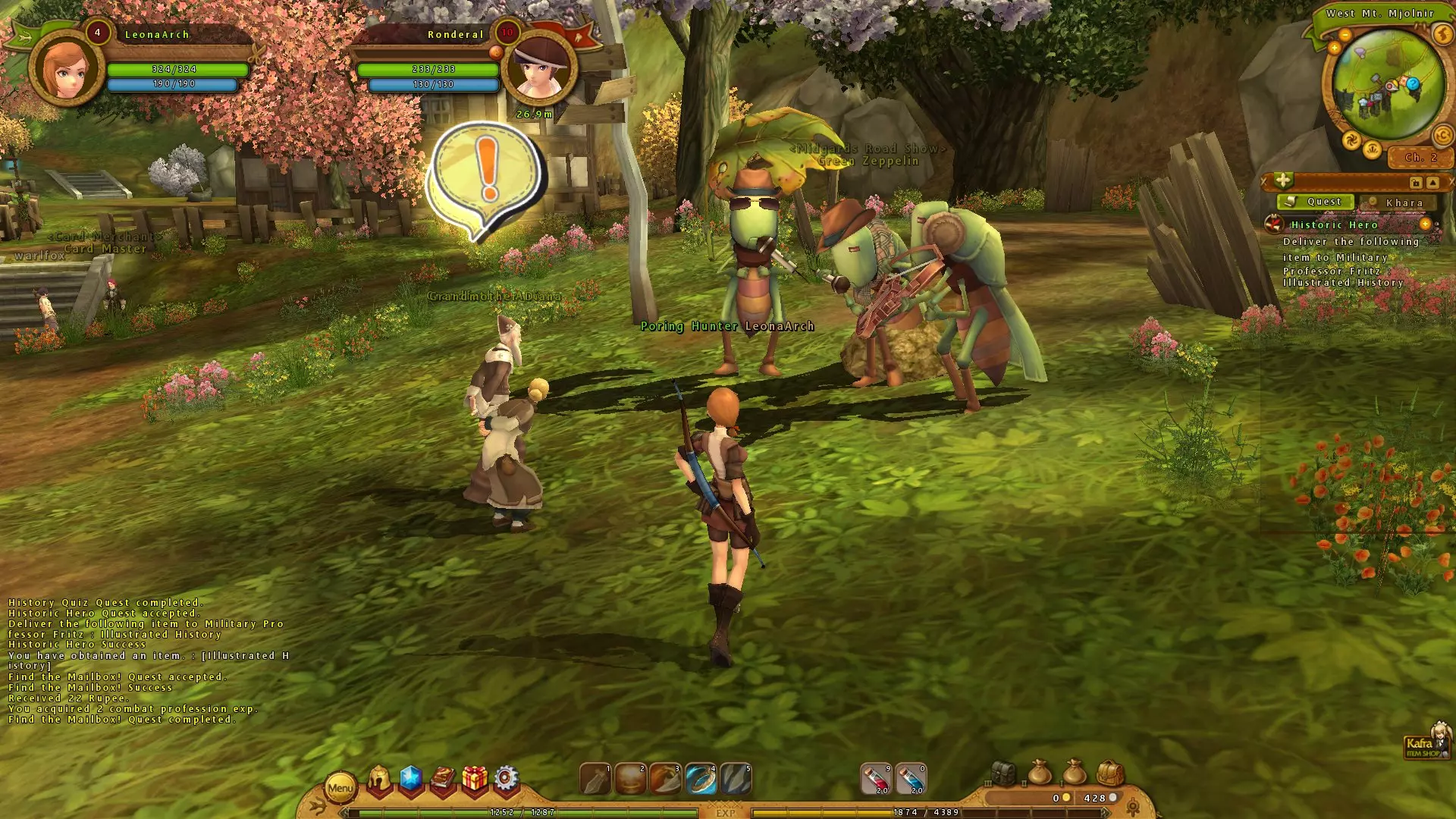The width and height of the screenshot is (1456, 819).
Task: Open the Kafra Item Shop
Action: (1426, 742)
